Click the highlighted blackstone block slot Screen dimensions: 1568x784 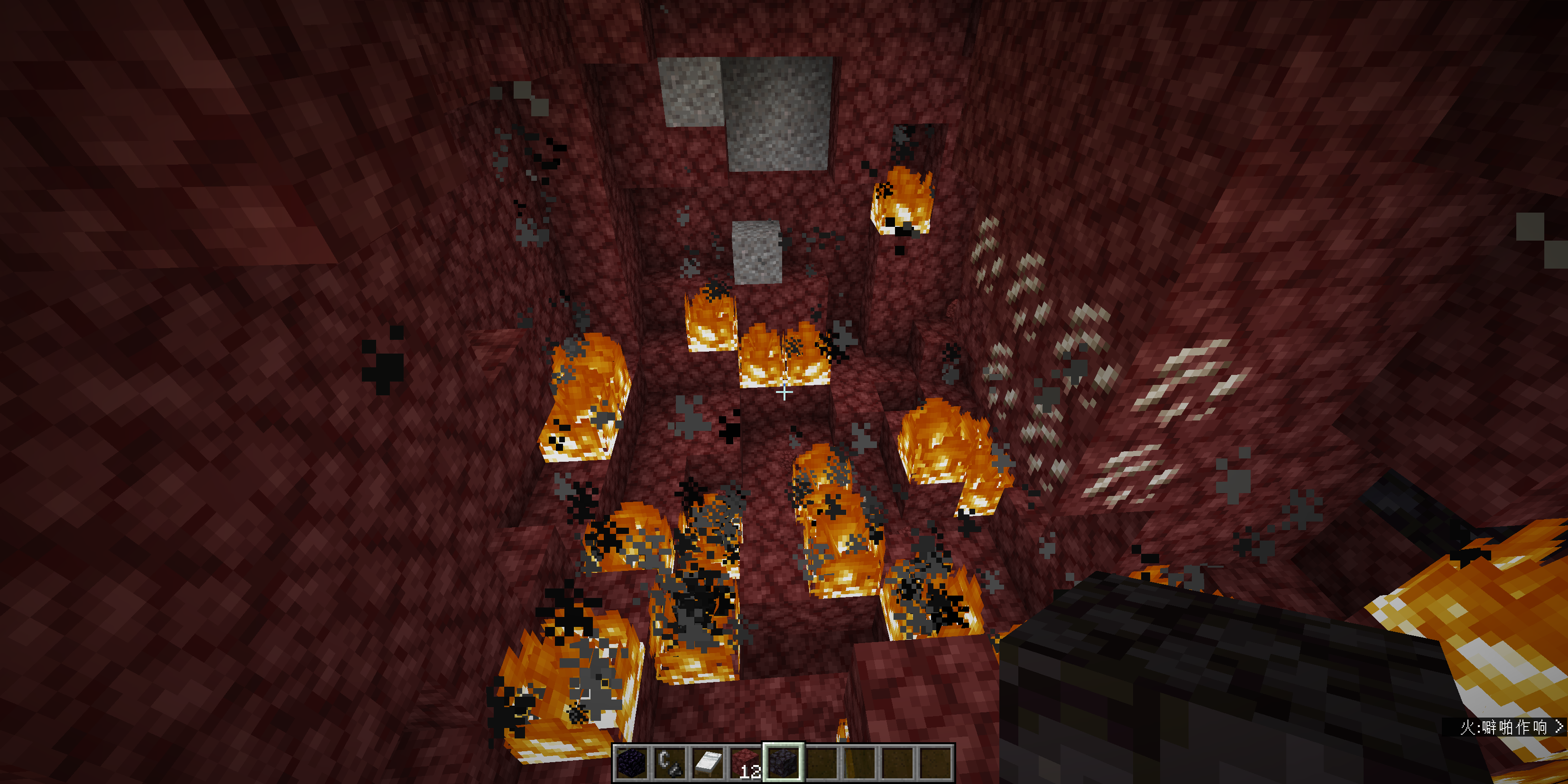(784, 762)
